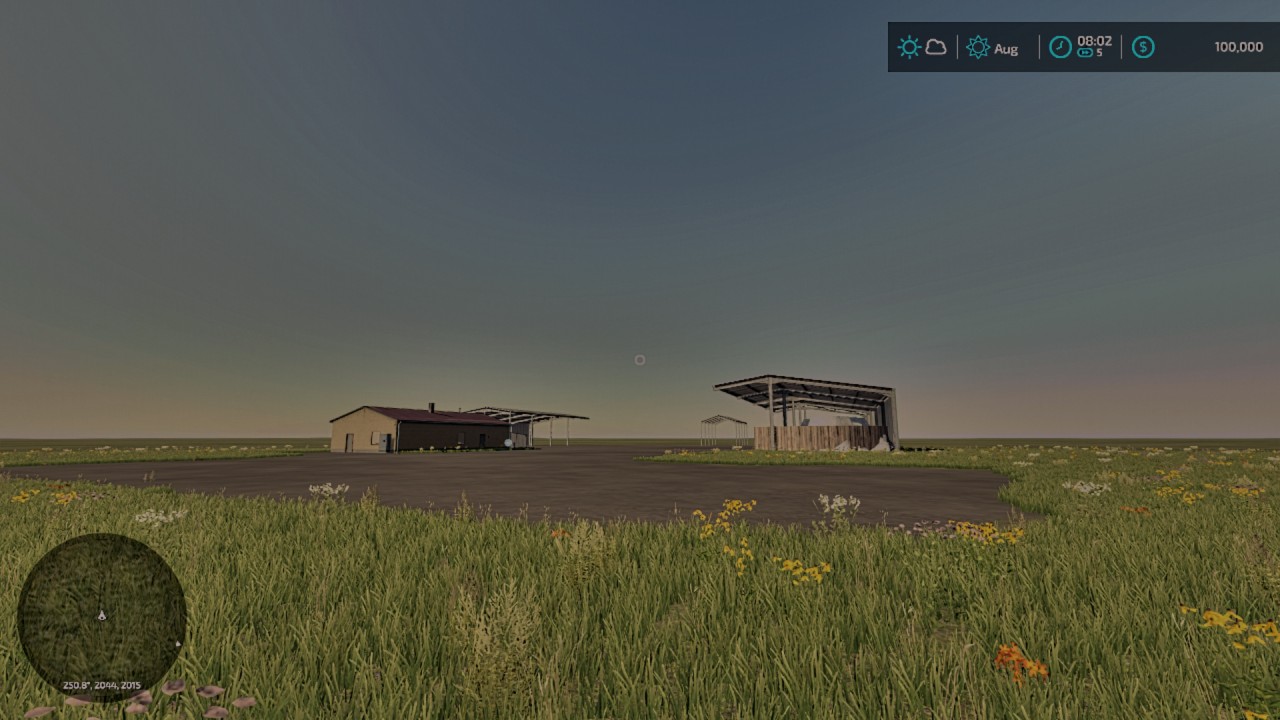Click the player arrow on the minimap
This screenshot has width=1280, height=720.
[102, 615]
